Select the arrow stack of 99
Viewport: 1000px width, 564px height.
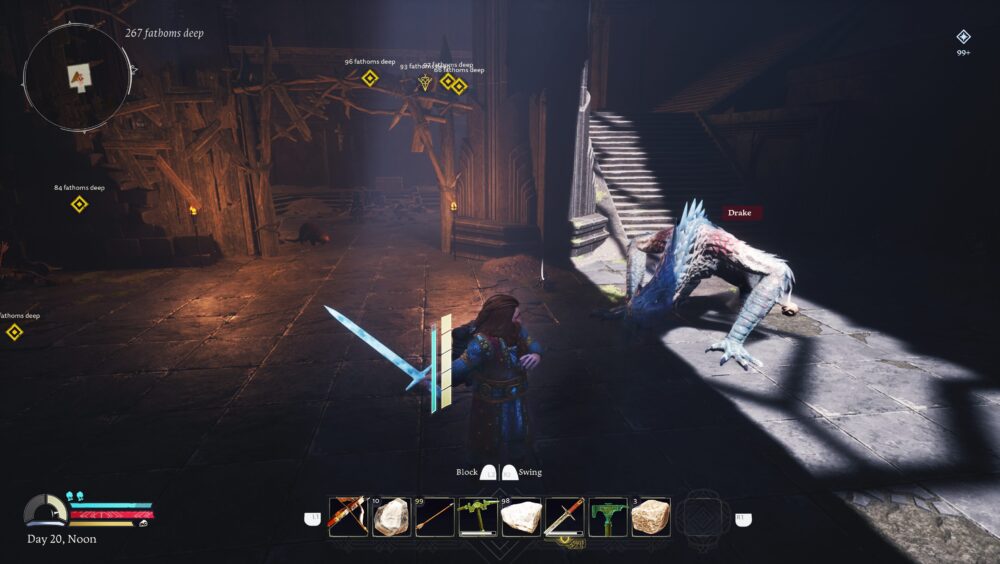[x=434, y=517]
